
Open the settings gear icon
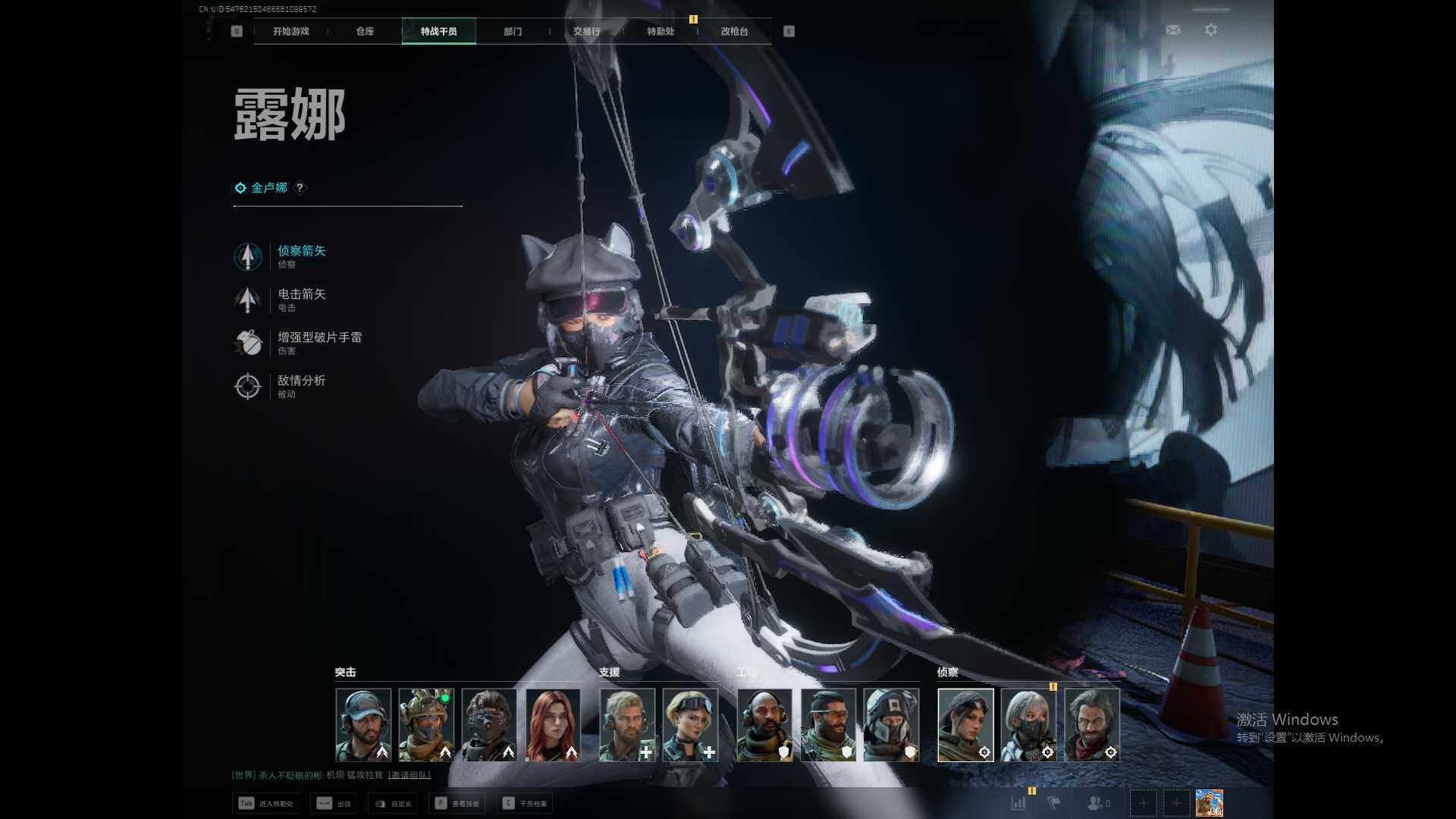[x=1211, y=30]
